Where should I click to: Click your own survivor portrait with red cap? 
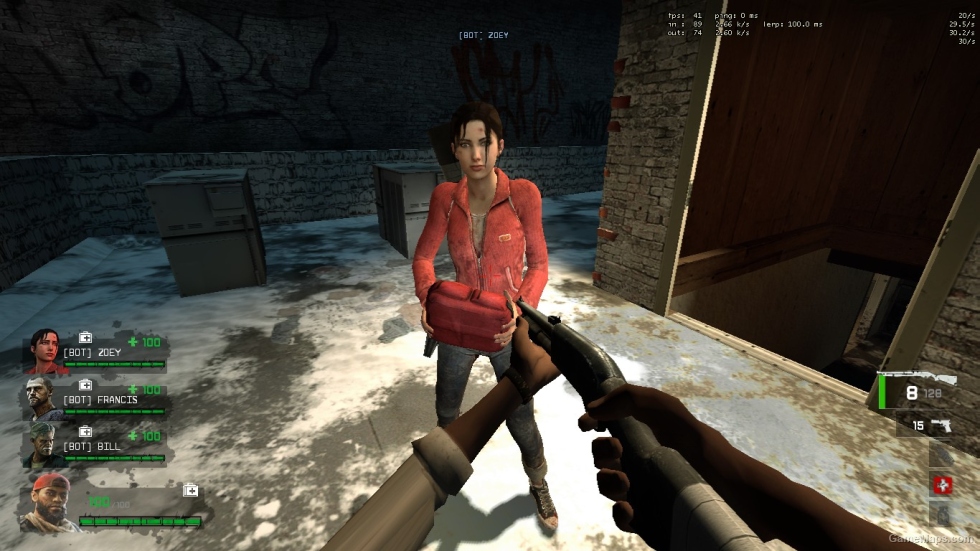(x=48, y=503)
